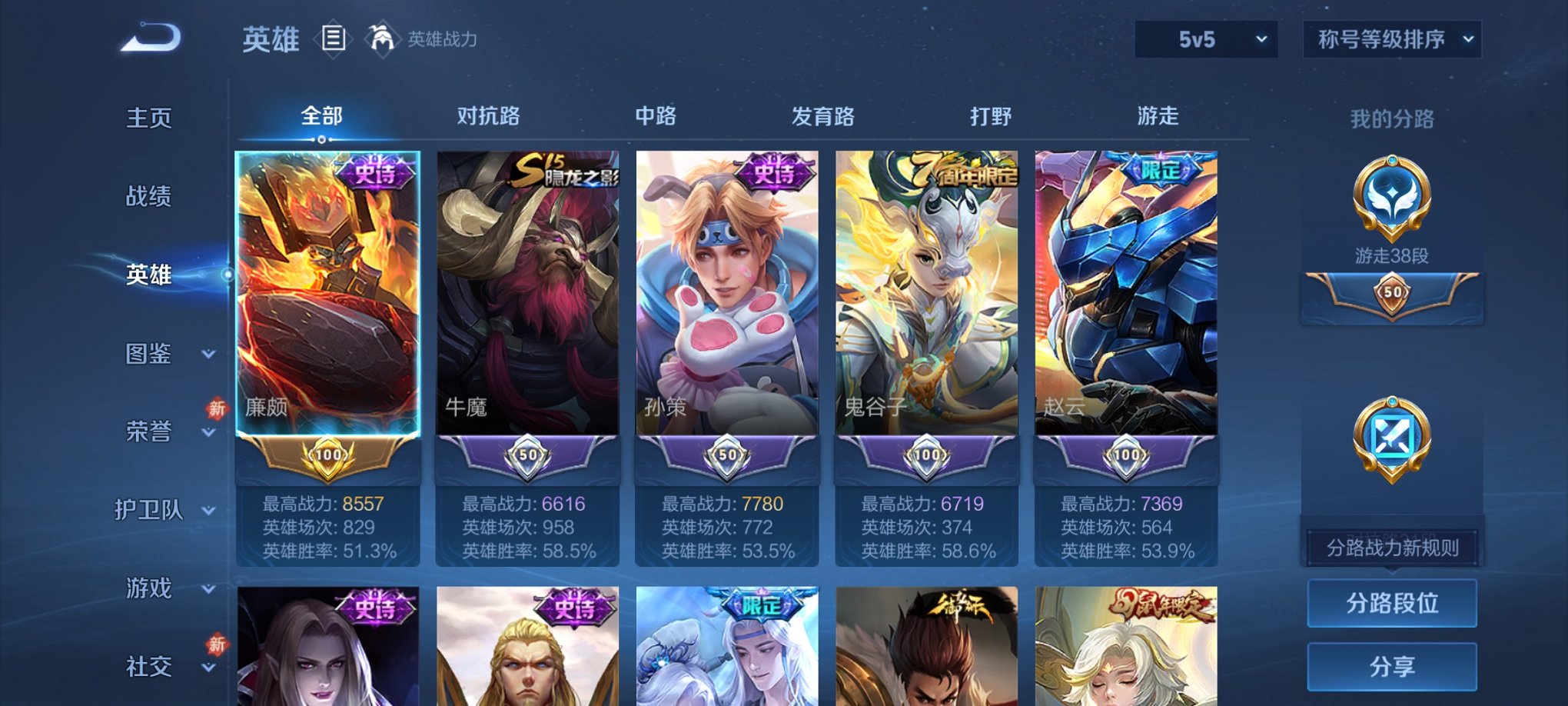Open the 5v5 mode dropdown
This screenshot has width=1568, height=706.
pyautogui.click(x=1204, y=38)
